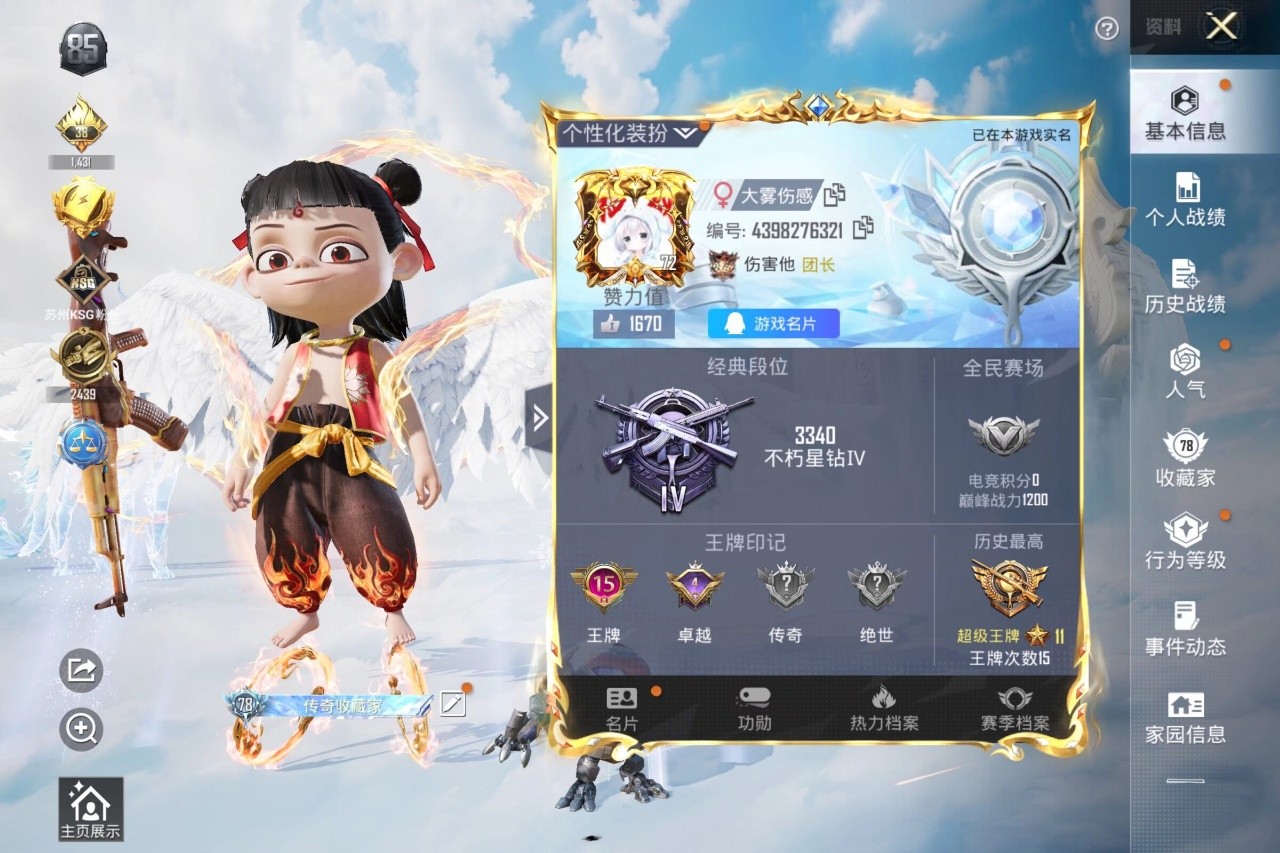Click the like button showing 1670
The width and height of the screenshot is (1280, 853).
click(x=632, y=323)
